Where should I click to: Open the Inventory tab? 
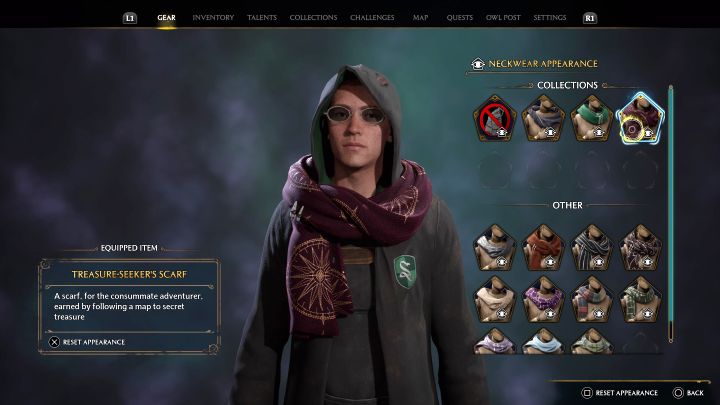click(x=212, y=17)
